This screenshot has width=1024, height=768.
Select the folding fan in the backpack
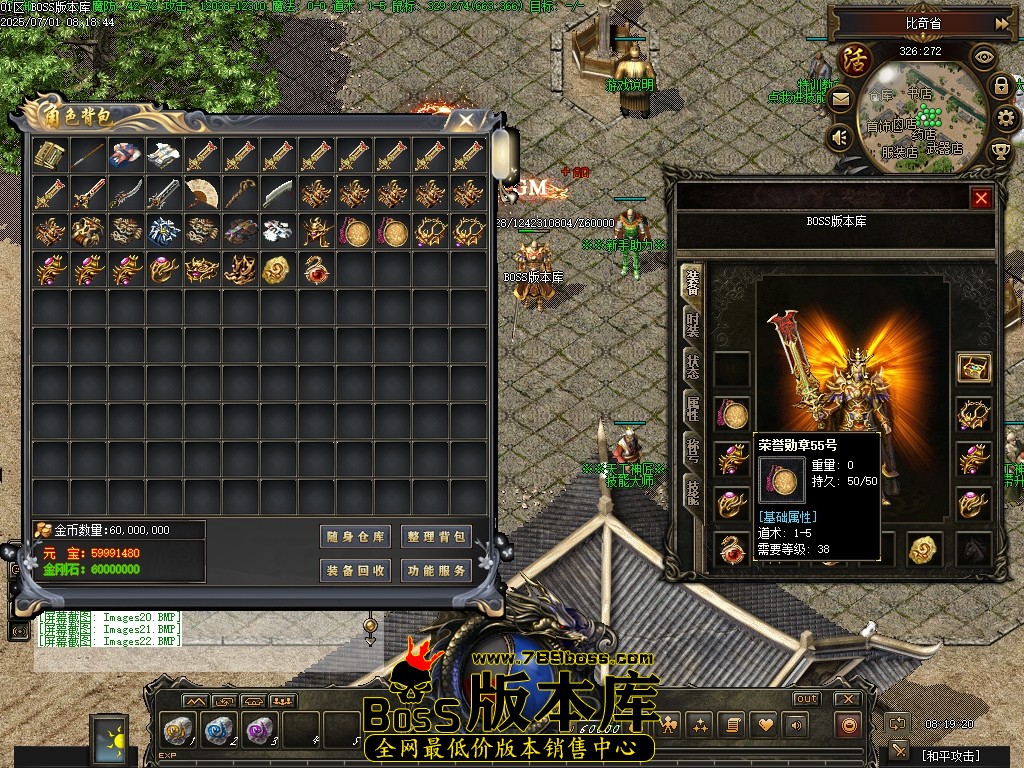coord(202,193)
